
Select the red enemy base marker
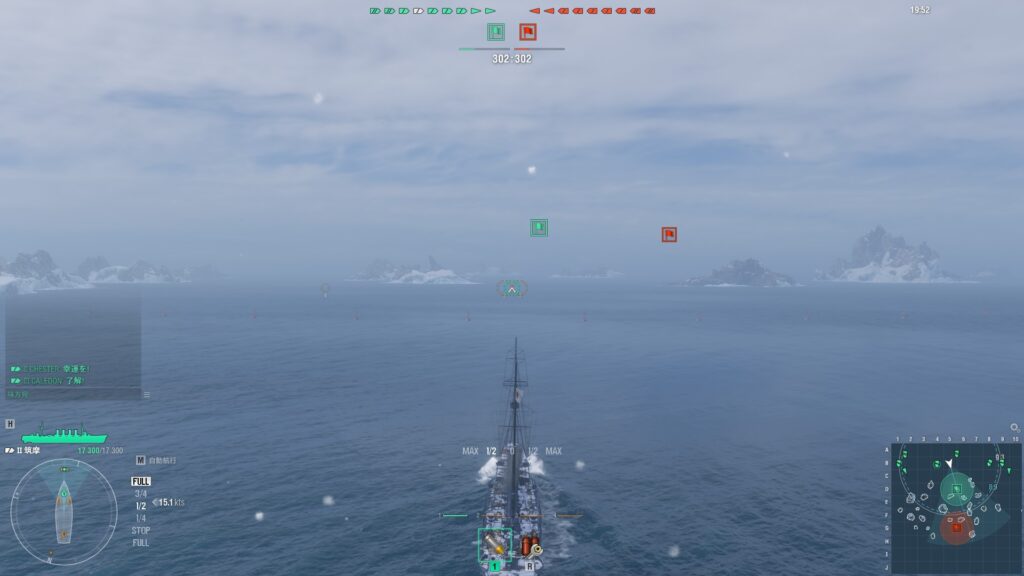coord(669,235)
